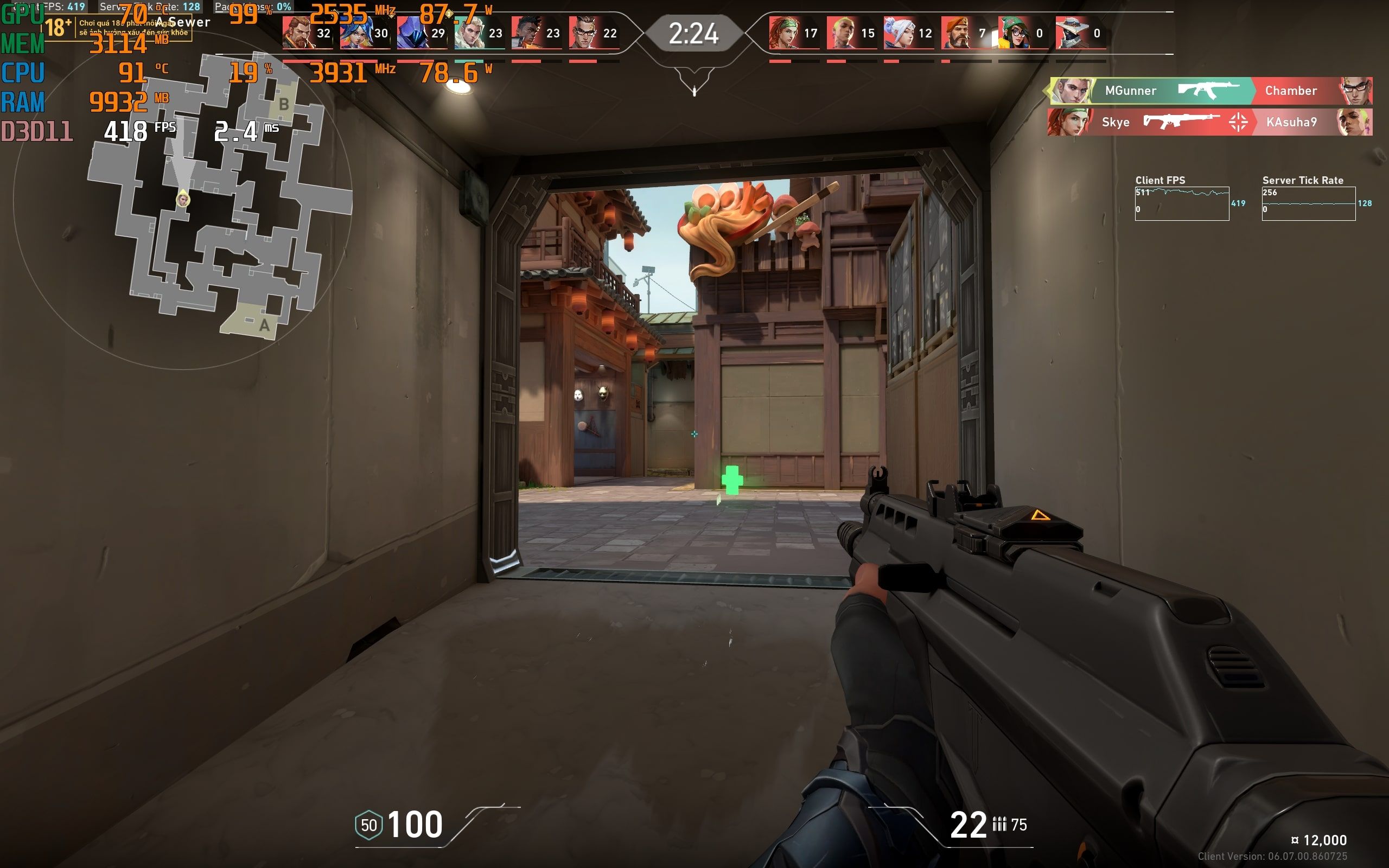
Task: Click the MGunner killed Chamber feed entry
Action: [1210, 91]
